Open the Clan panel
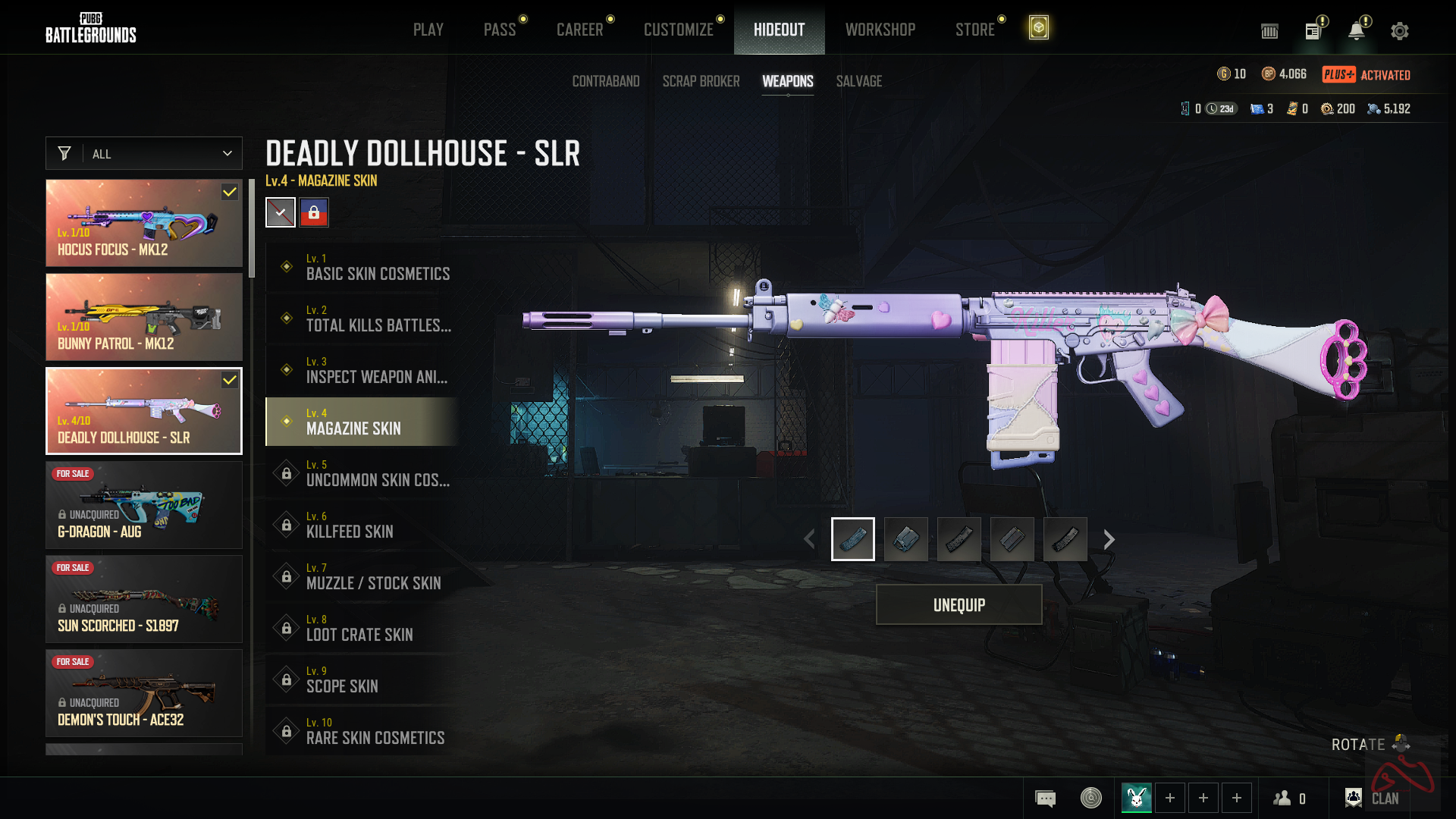 (1373, 798)
